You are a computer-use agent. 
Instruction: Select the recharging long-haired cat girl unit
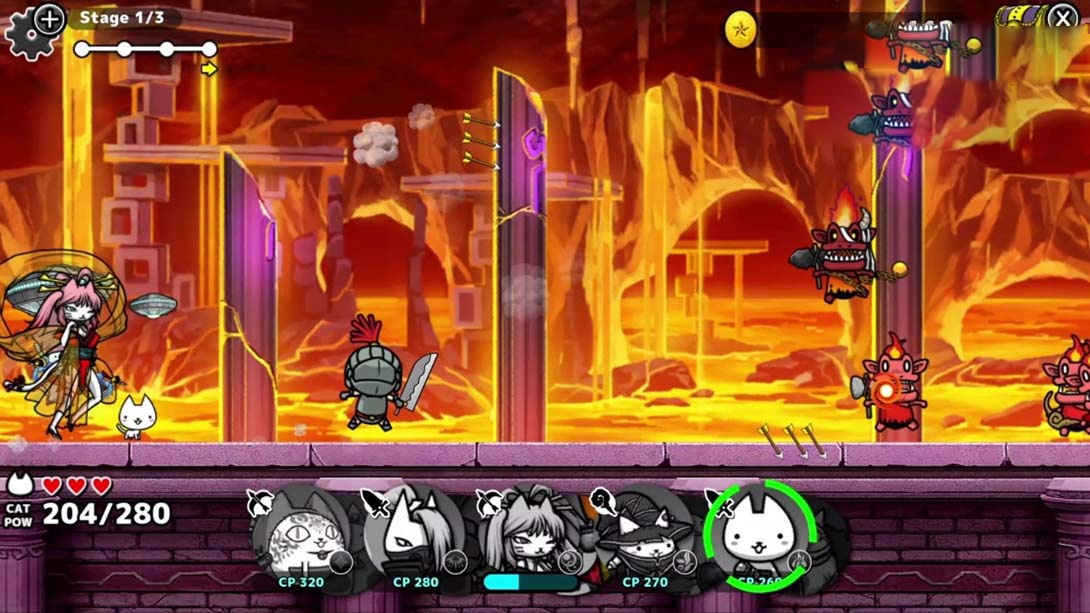tap(528, 538)
